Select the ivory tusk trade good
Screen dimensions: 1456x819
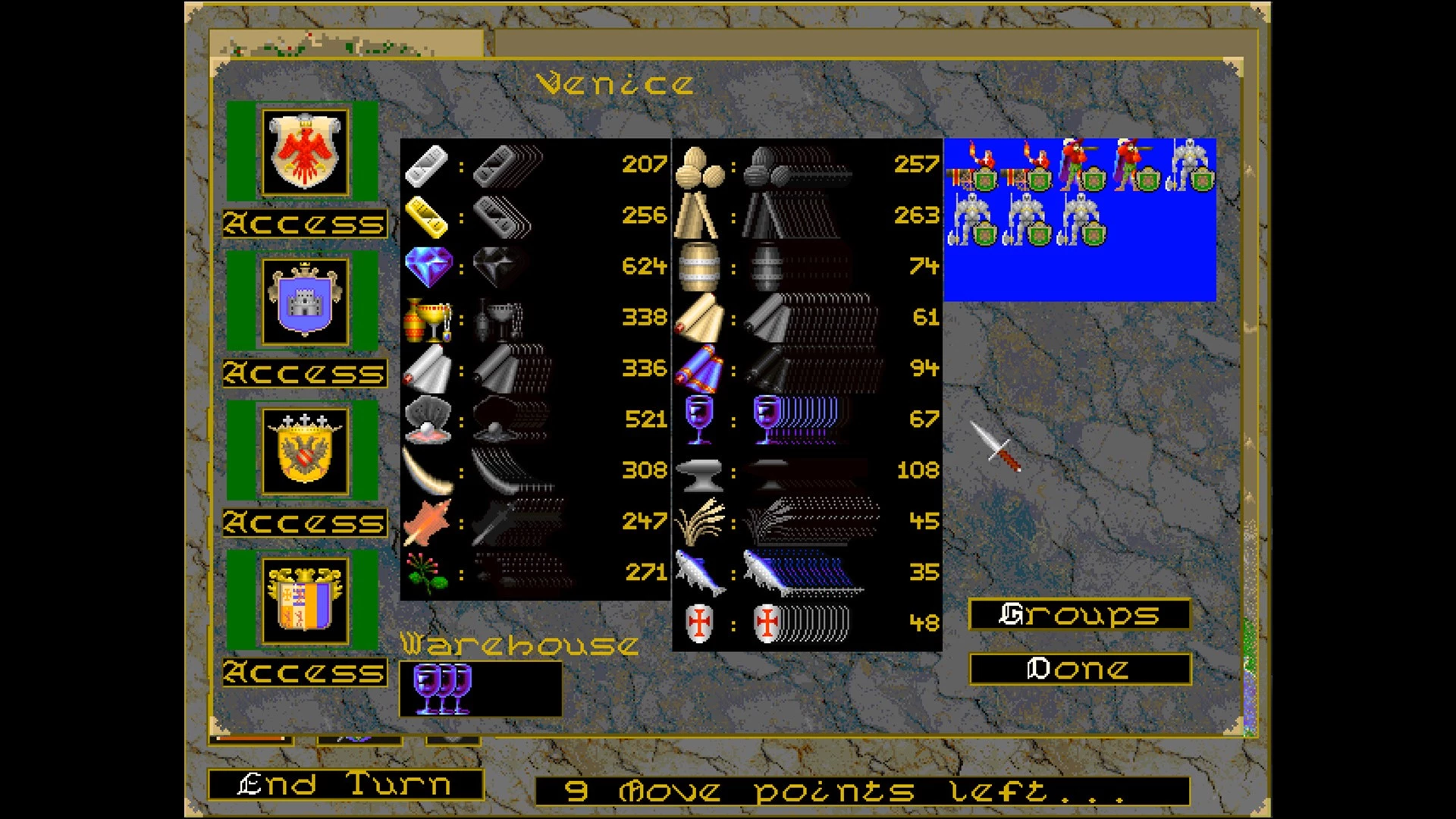(427, 470)
